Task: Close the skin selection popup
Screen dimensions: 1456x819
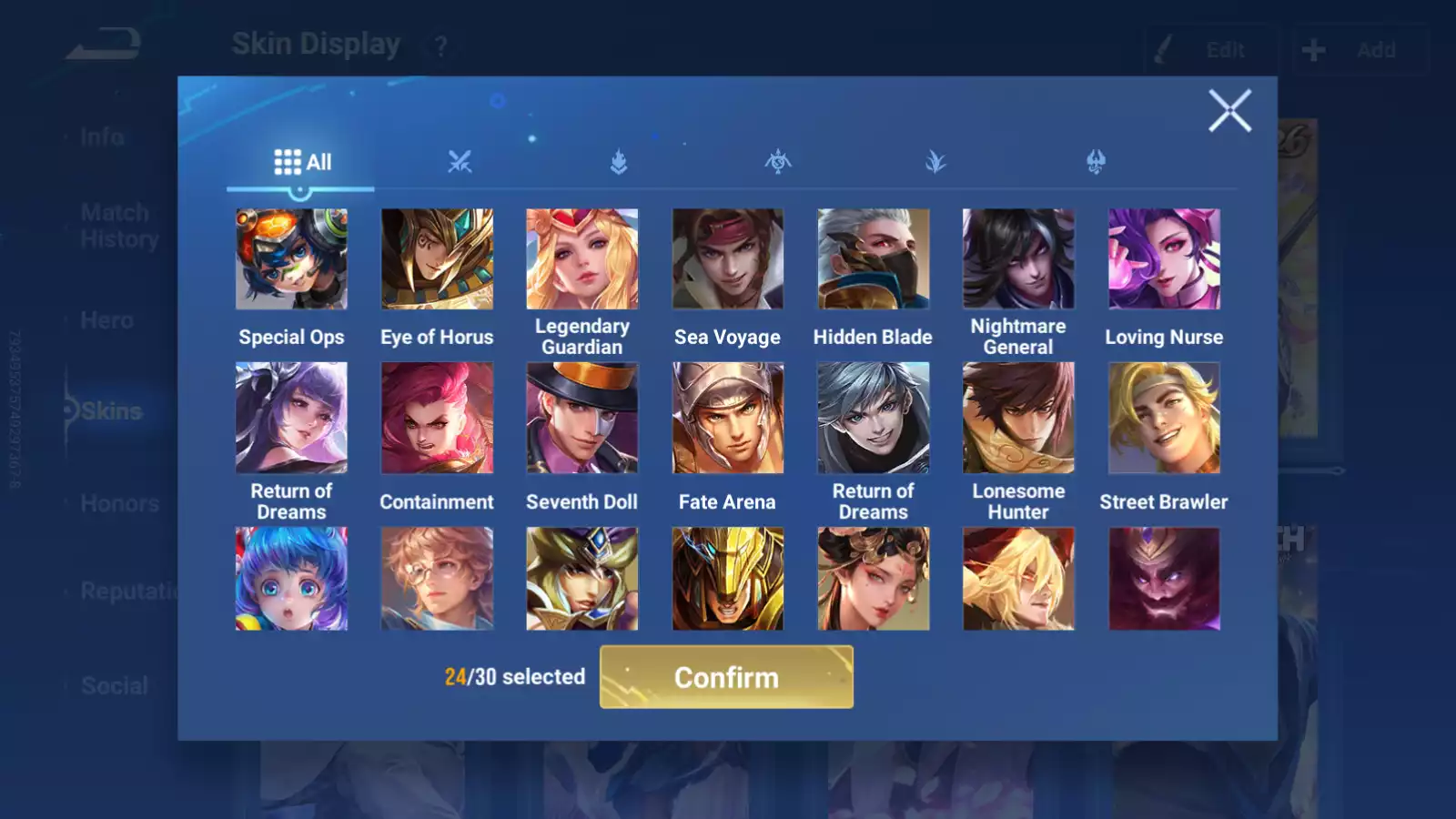Action: (1229, 111)
